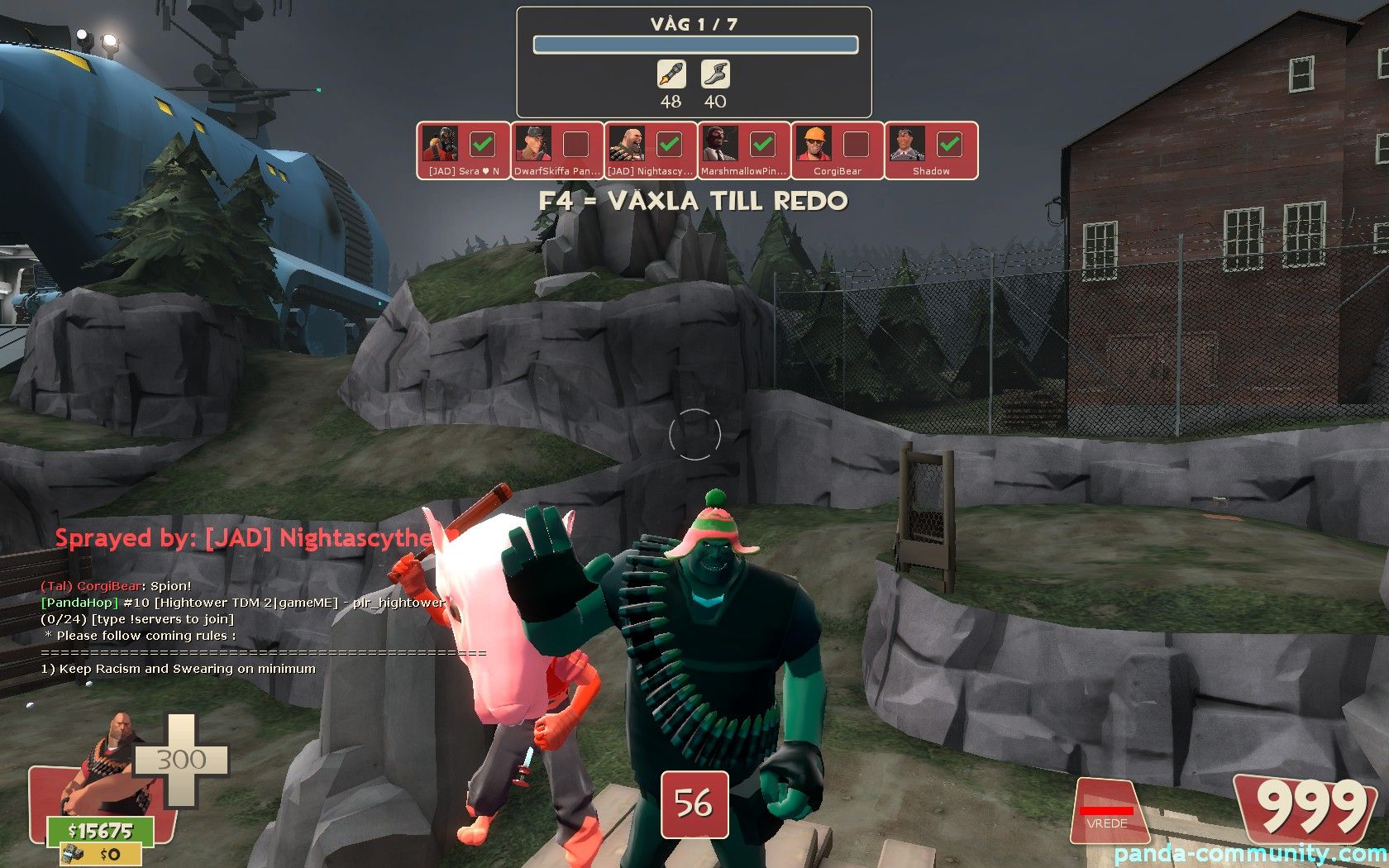Click the $15675 cash counter
Image resolution: width=1389 pixels, height=868 pixels.
pyautogui.click(x=100, y=831)
